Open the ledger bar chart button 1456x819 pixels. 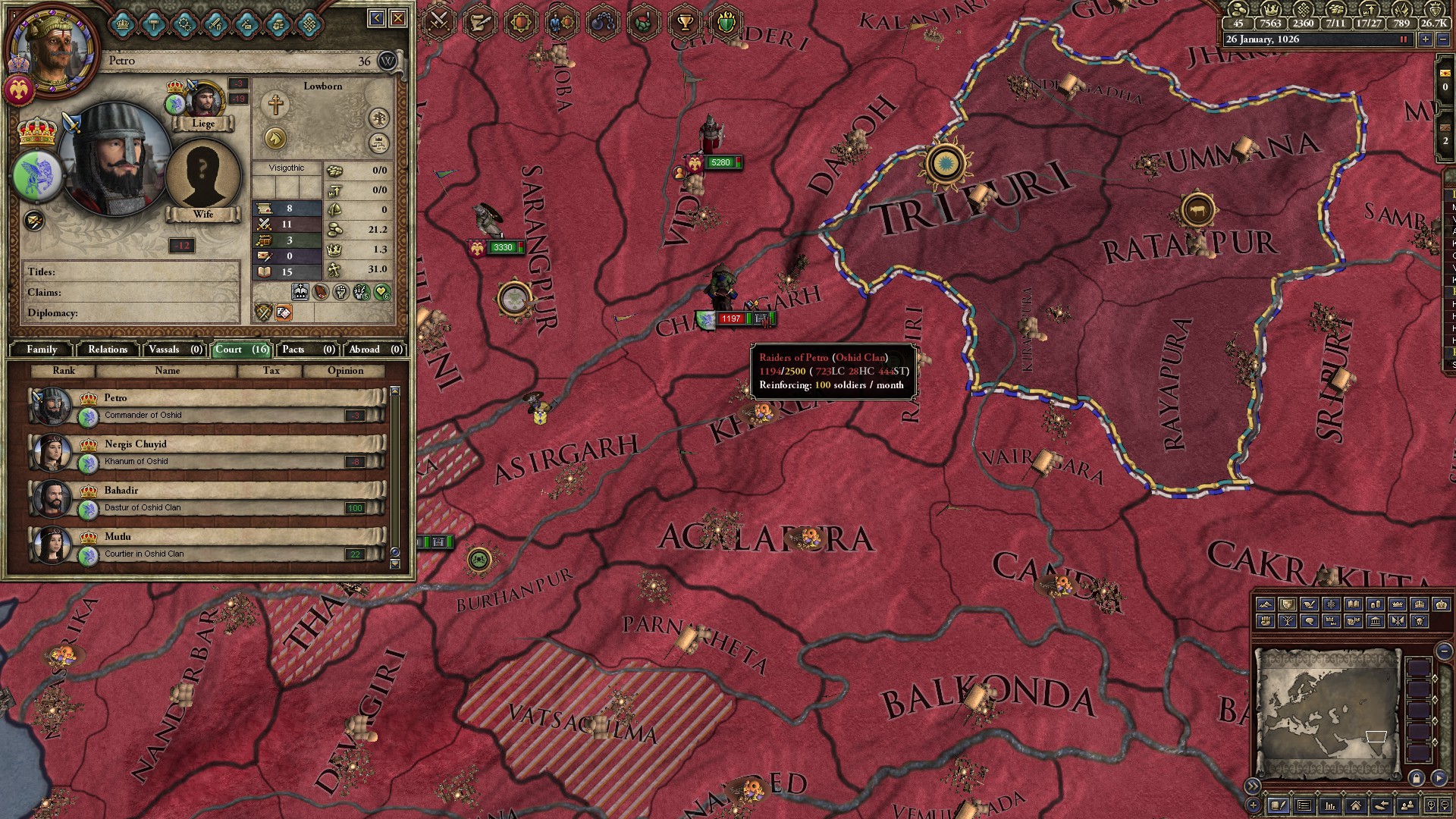click(1329, 805)
